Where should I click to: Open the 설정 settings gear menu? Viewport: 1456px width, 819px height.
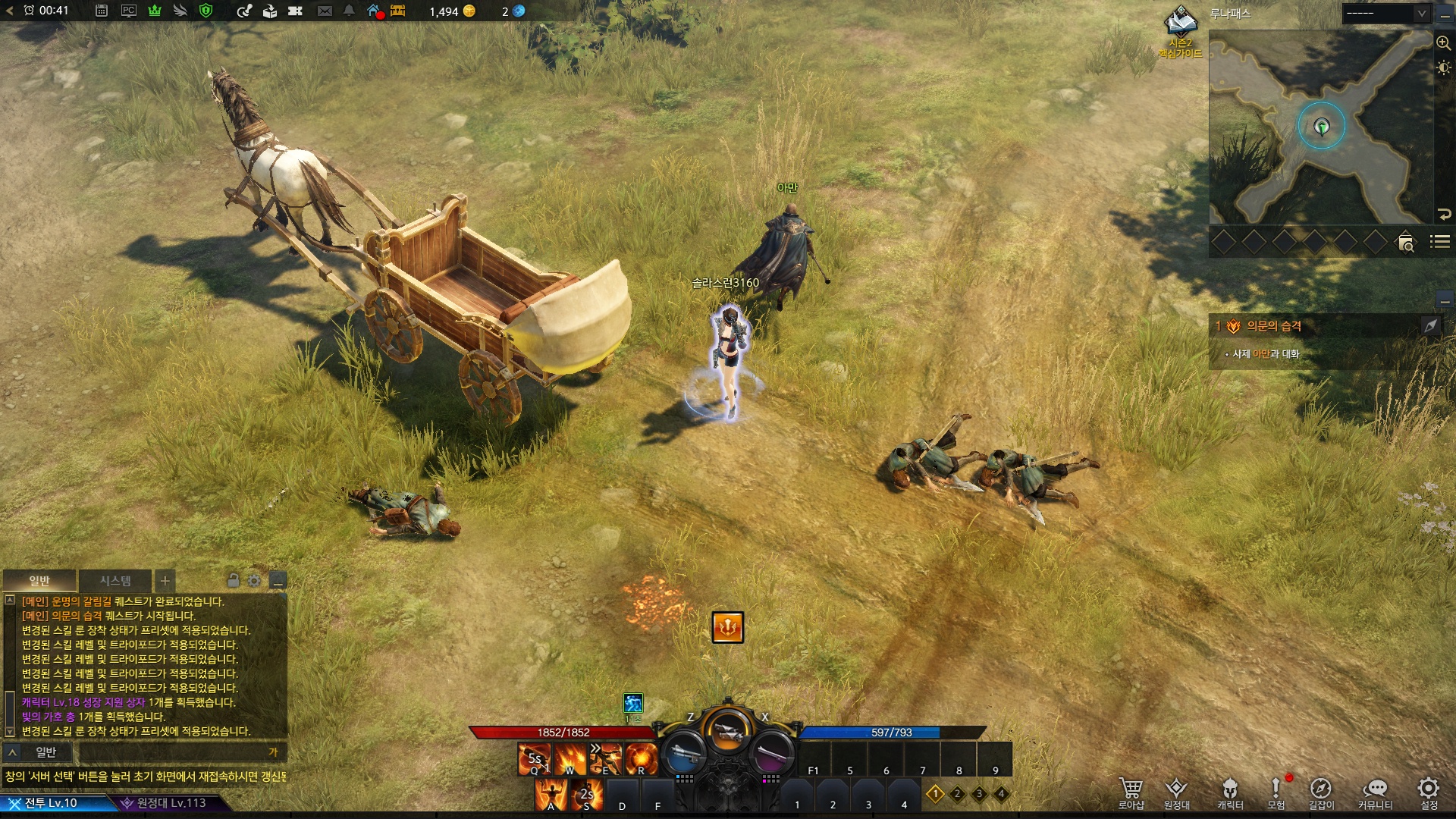tap(1429, 792)
